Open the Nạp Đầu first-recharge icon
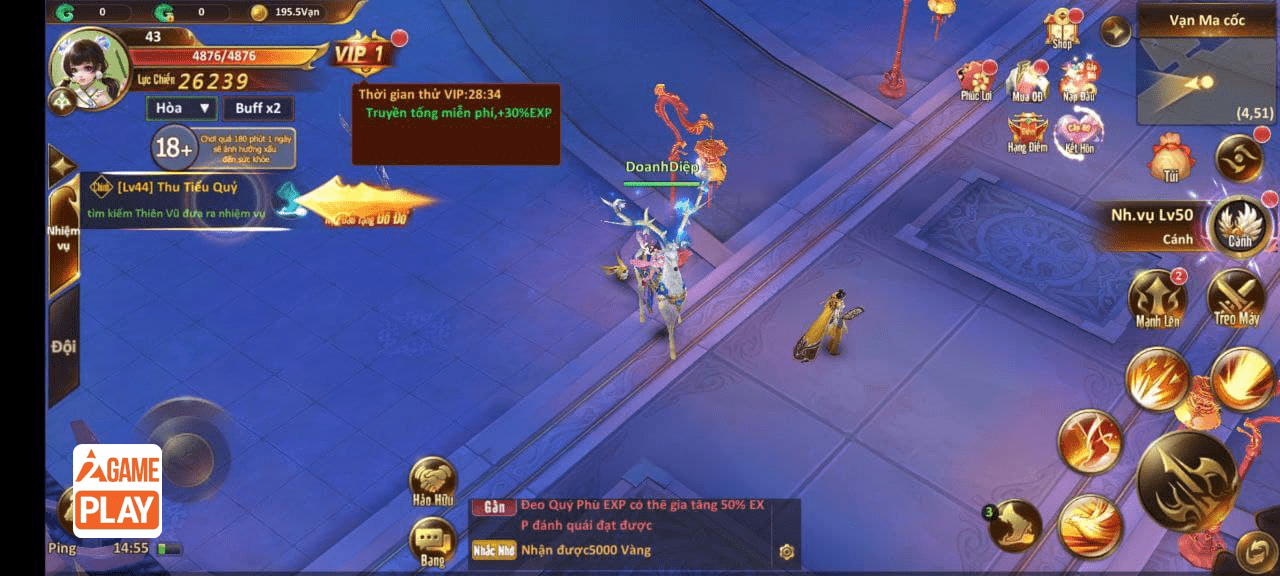Screen dimensions: 1280x576 point(1079,80)
